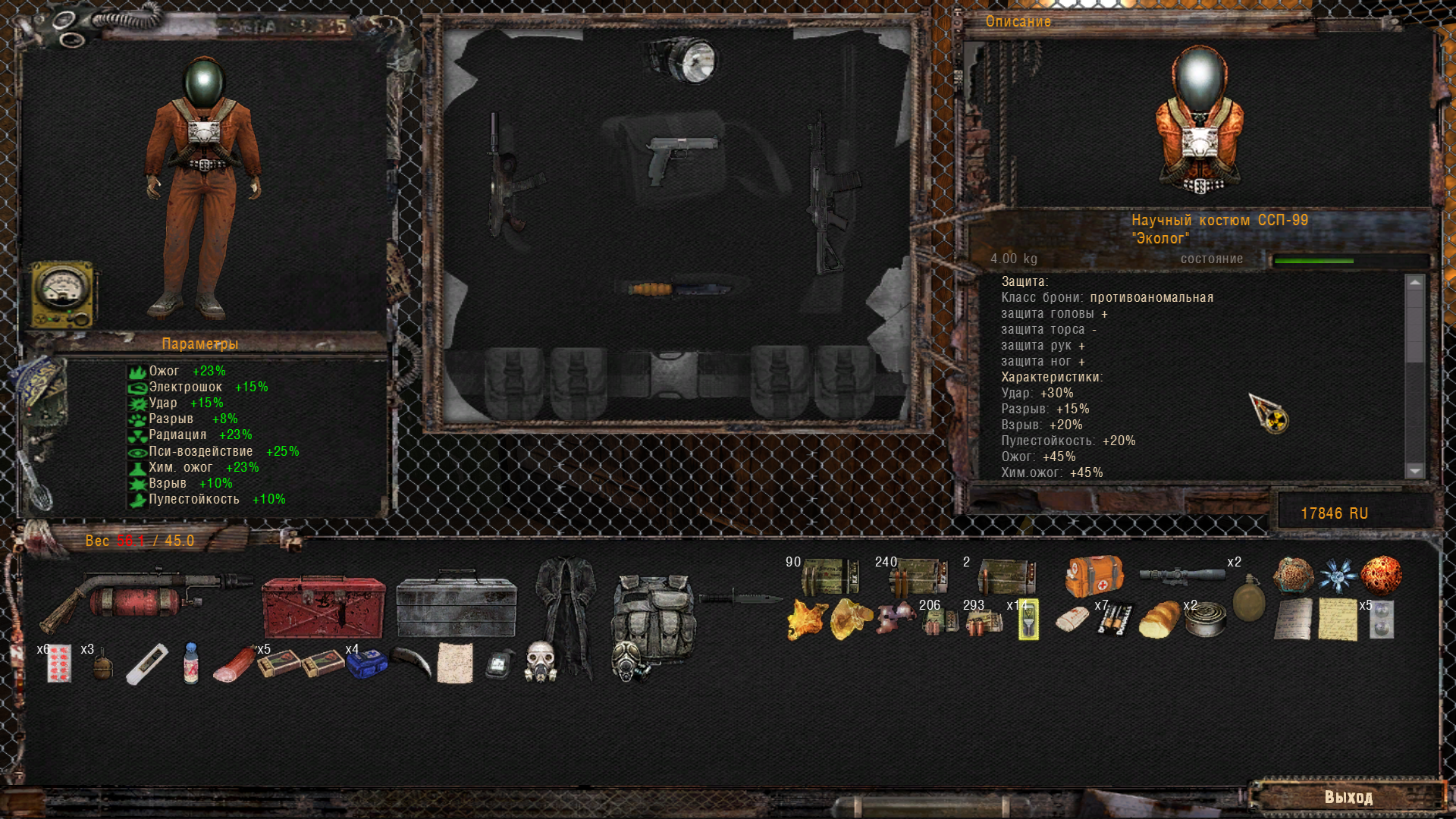Choose the canned food tin
The width and height of the screenshot is (1456, 819).
(x=1205, y=620)
